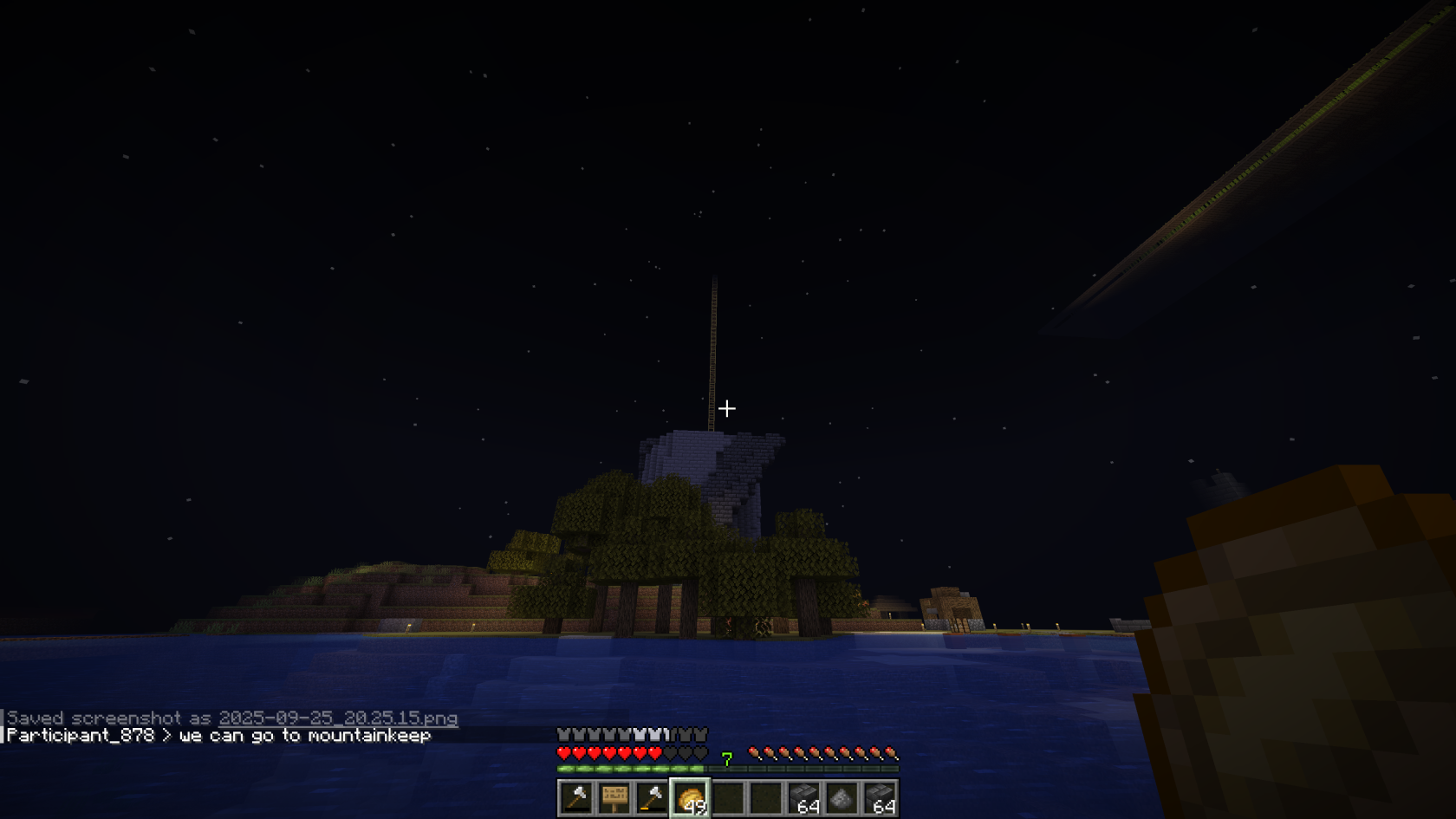Select the gravel hotbar slot
The height and width of the screenshot is (819, 1456).
pyautogui.click(x=842, y=798)
